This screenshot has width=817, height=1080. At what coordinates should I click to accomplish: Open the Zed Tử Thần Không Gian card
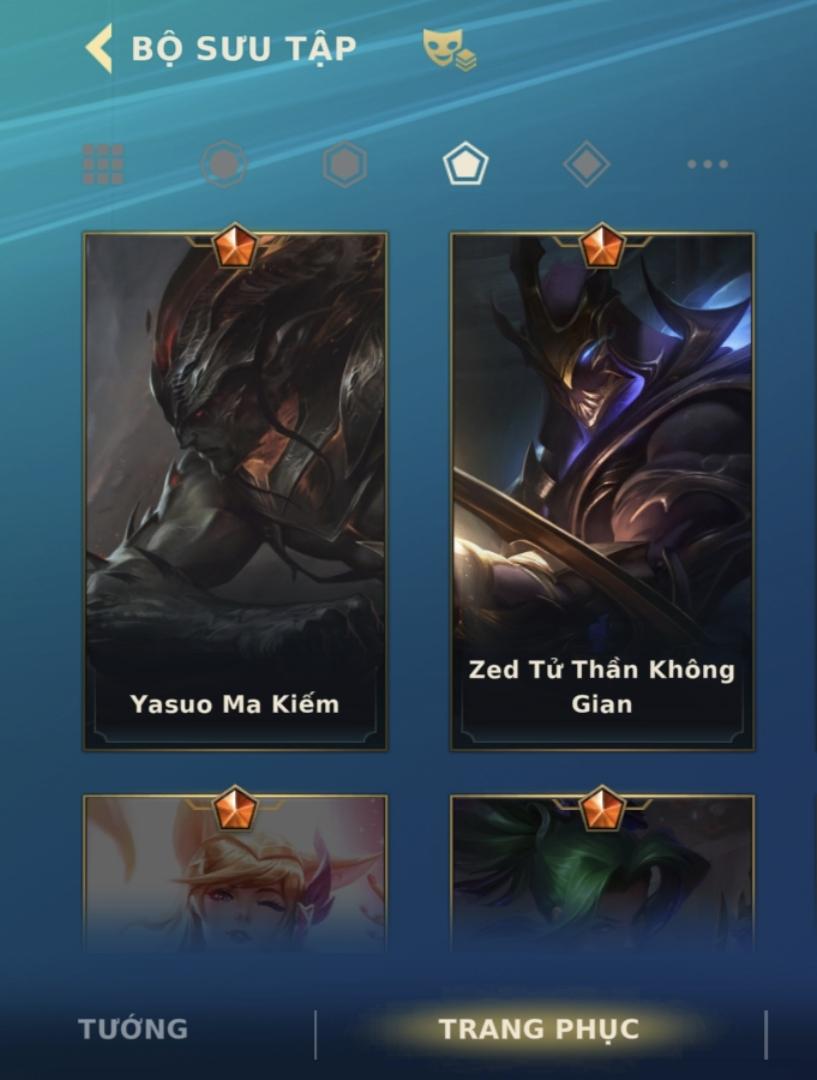602,490
